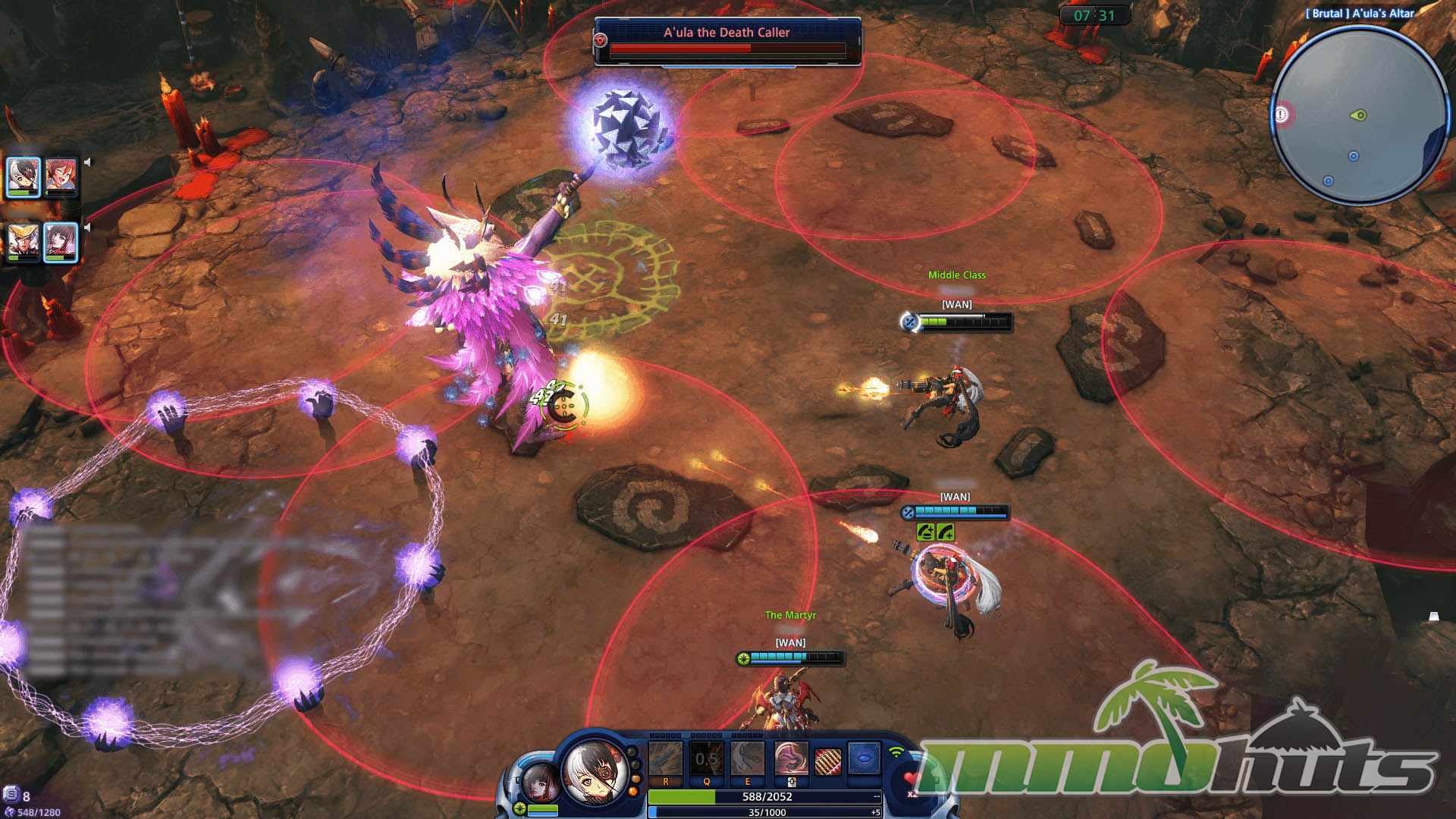This screenshot has width=1456, height=819.
Task: Activate the pink swirl mouse-click skill
Action: [x=790, y=758]
